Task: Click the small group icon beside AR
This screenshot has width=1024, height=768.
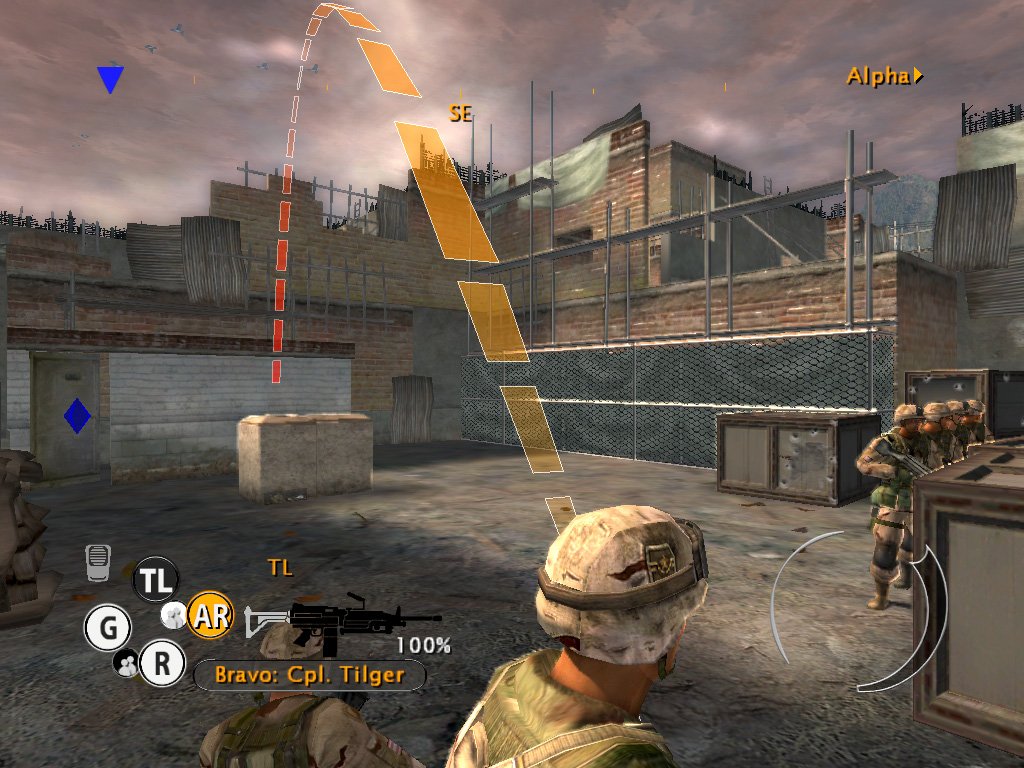Action: click(174, 616)
